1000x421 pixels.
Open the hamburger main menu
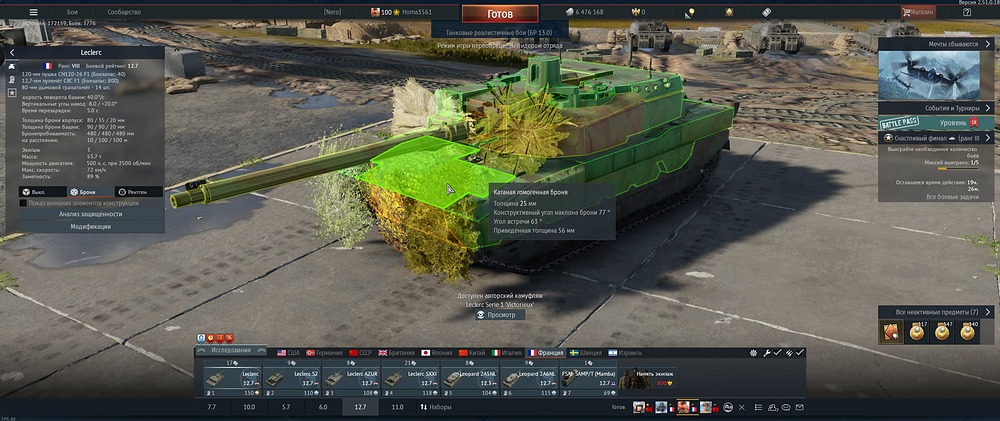point(32,12)
